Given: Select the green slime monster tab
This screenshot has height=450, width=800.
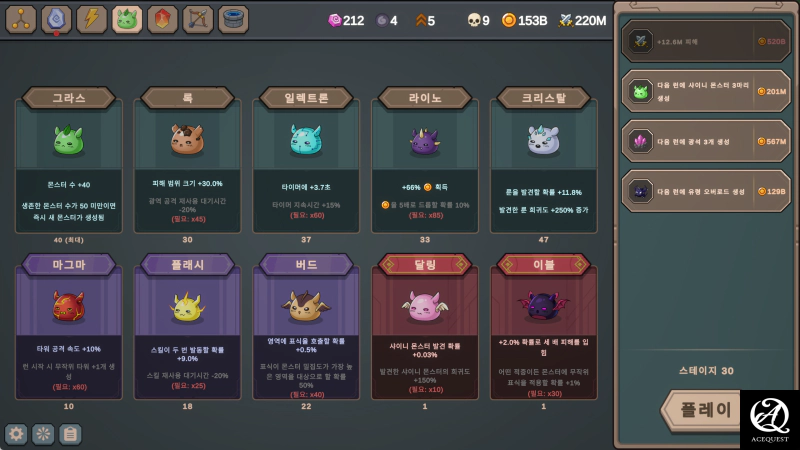Looking at the screenshot, I should pos(127,19).
